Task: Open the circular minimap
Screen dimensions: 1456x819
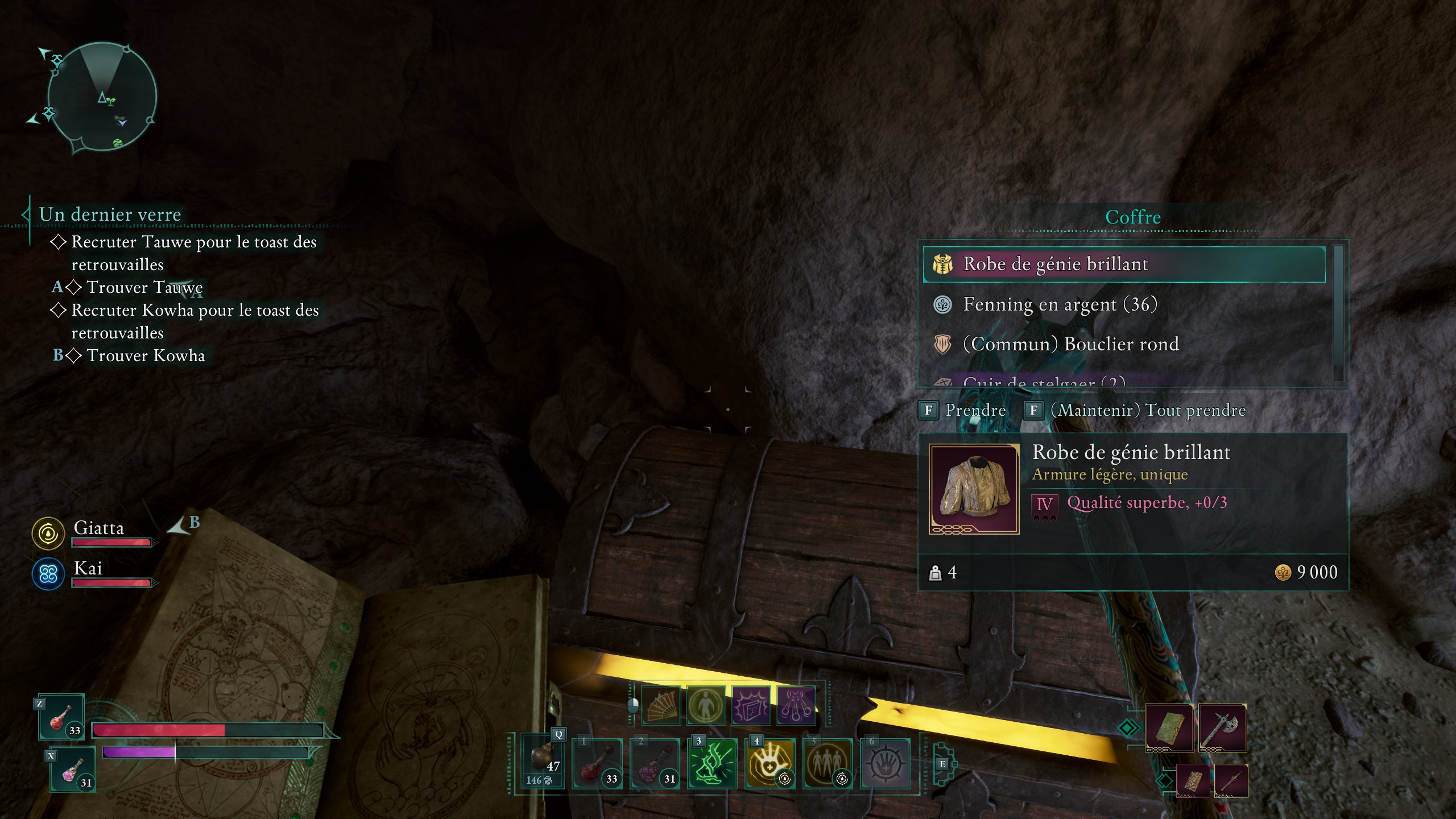Action: coord(102,97)
